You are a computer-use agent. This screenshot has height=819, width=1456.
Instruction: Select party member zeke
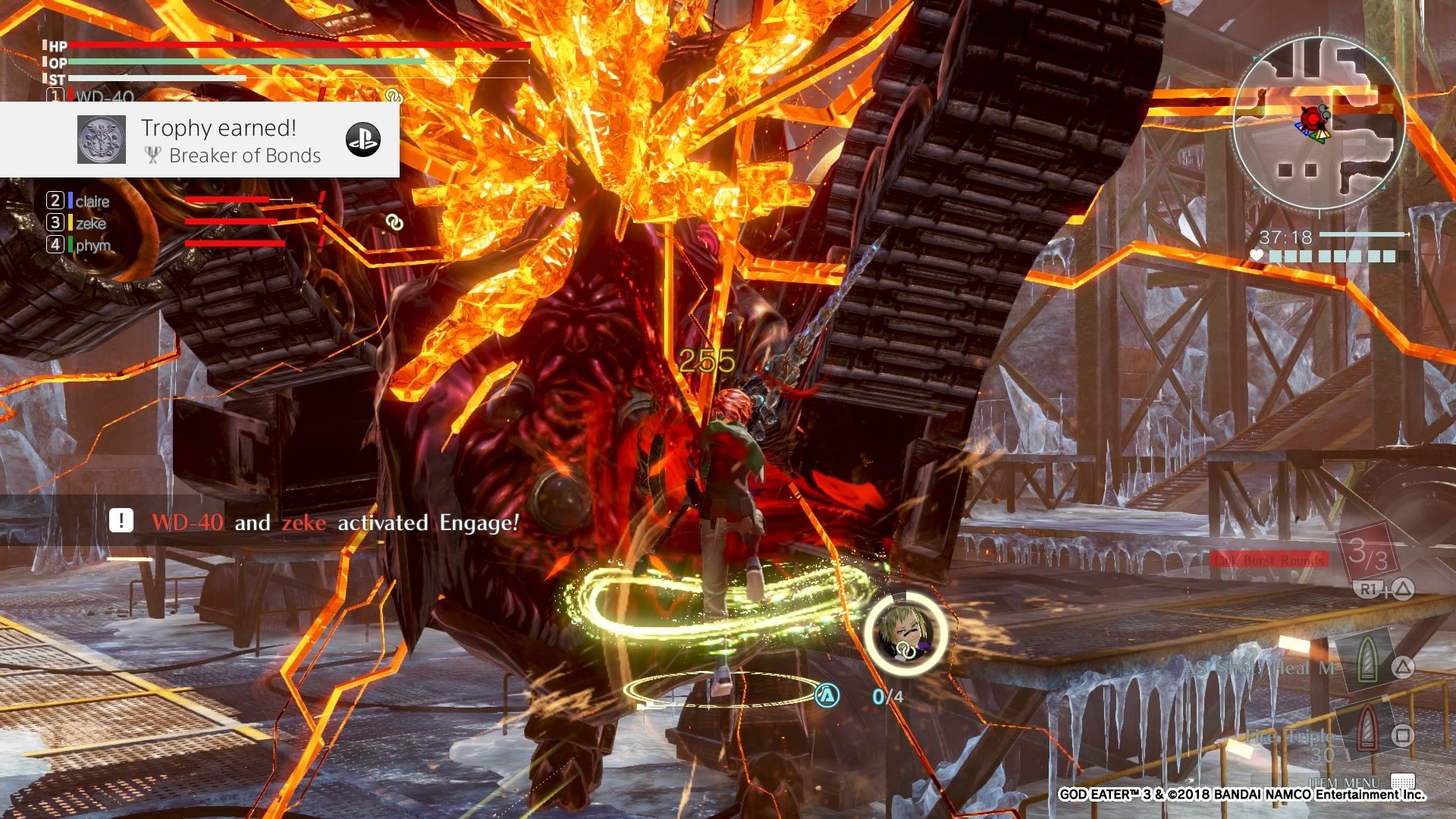[x=90, y=223]
